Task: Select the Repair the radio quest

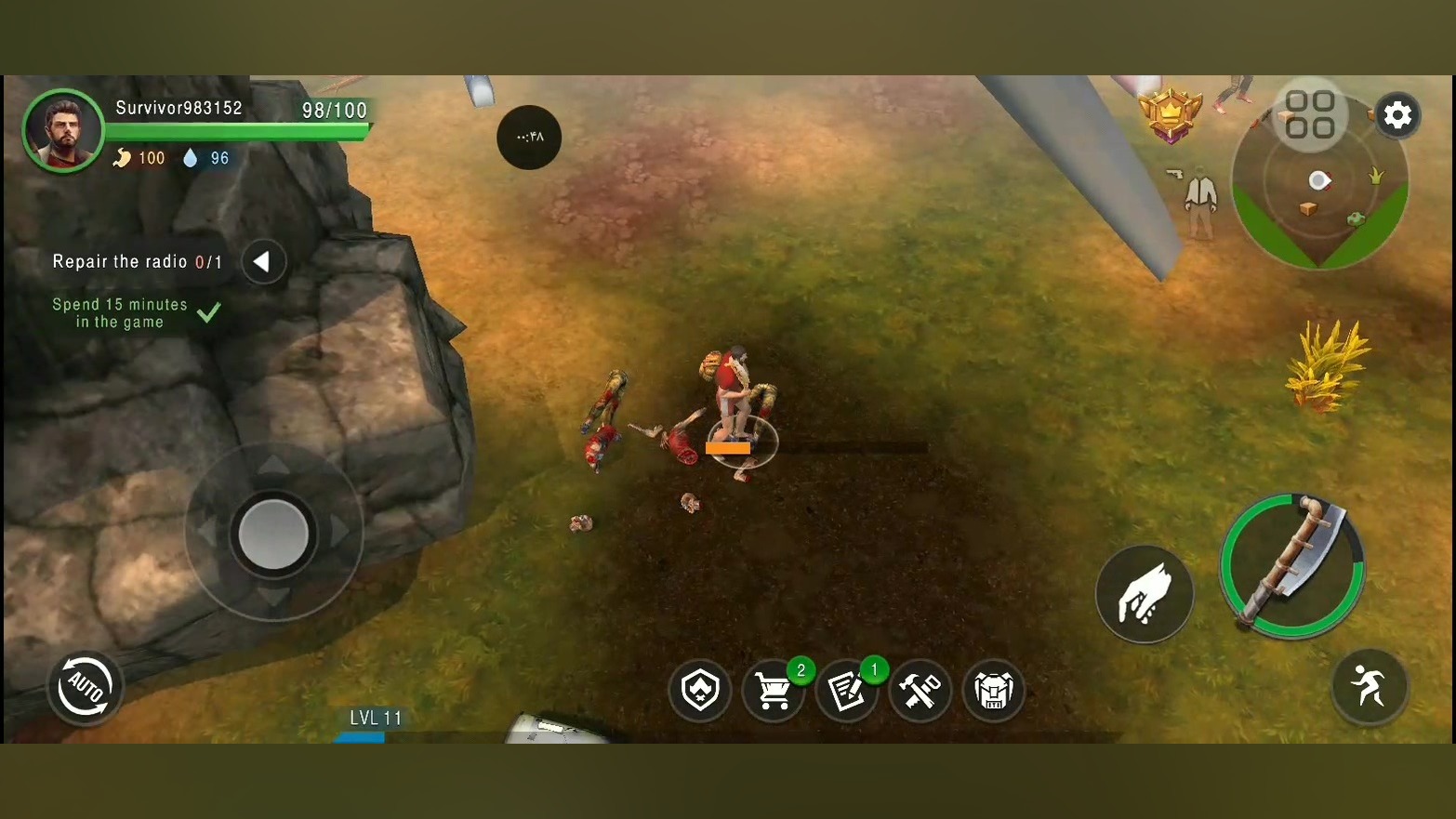Action: point(137,262)
